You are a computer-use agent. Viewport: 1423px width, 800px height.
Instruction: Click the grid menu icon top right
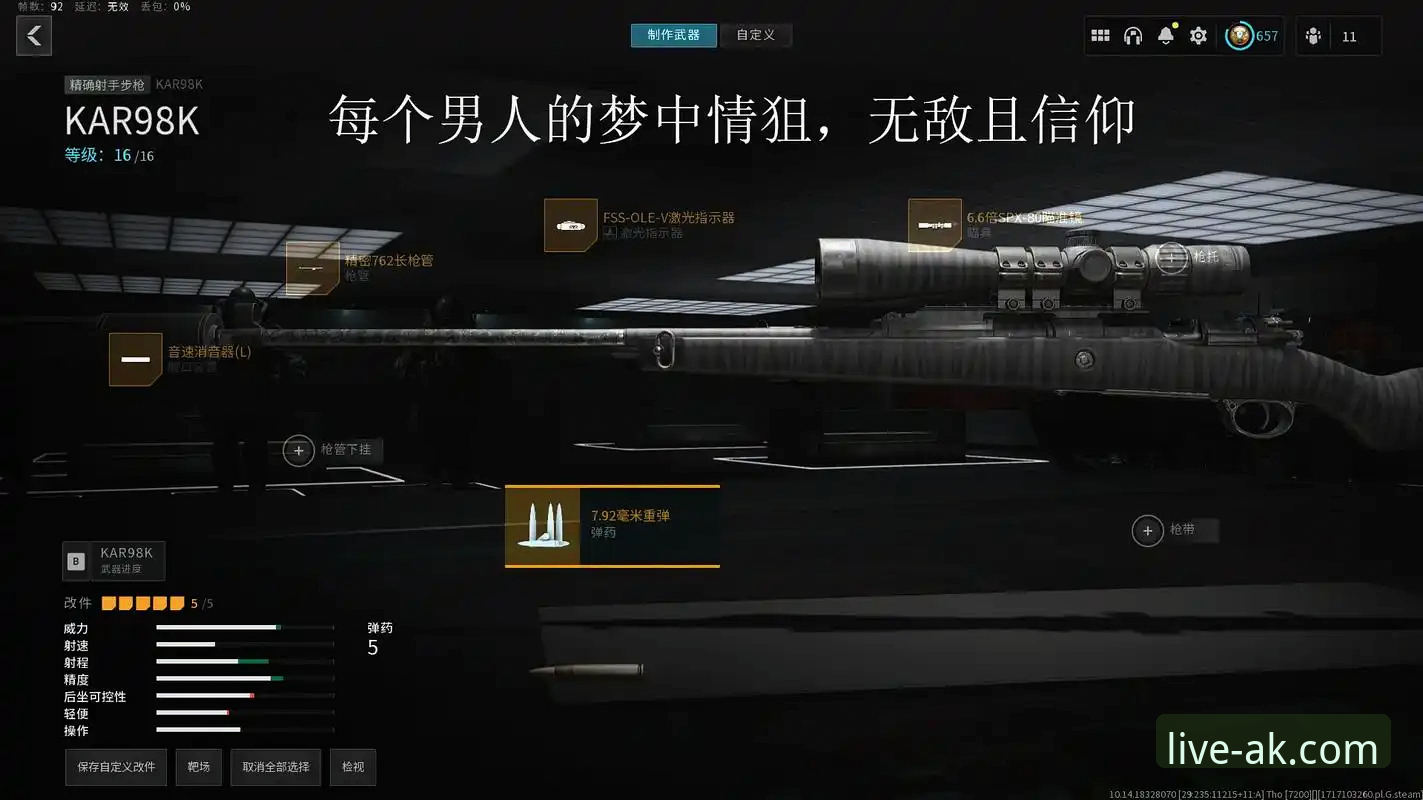[x=1100, y=35]
